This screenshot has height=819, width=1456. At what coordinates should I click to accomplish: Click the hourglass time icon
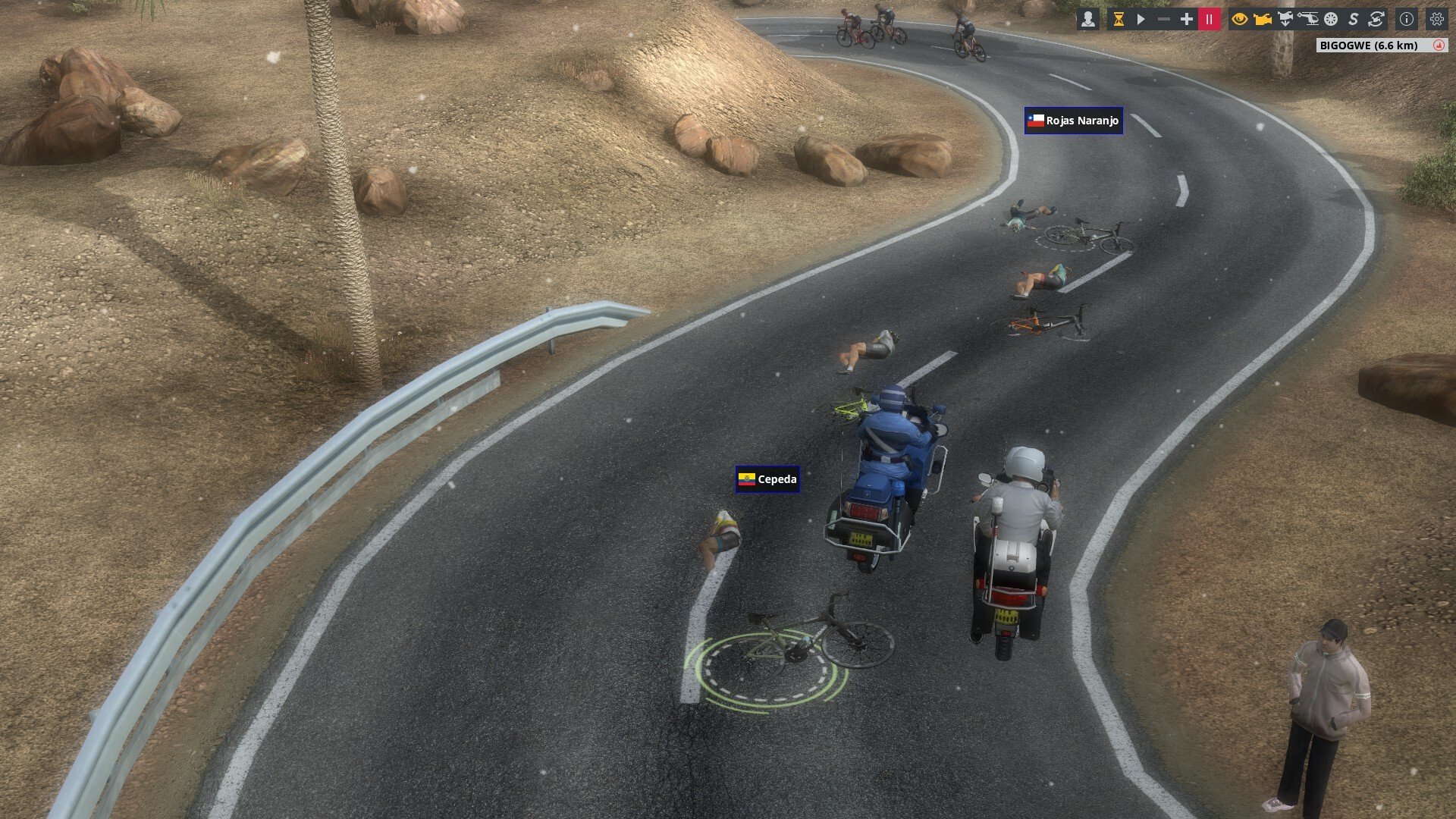coord(1118,20)
